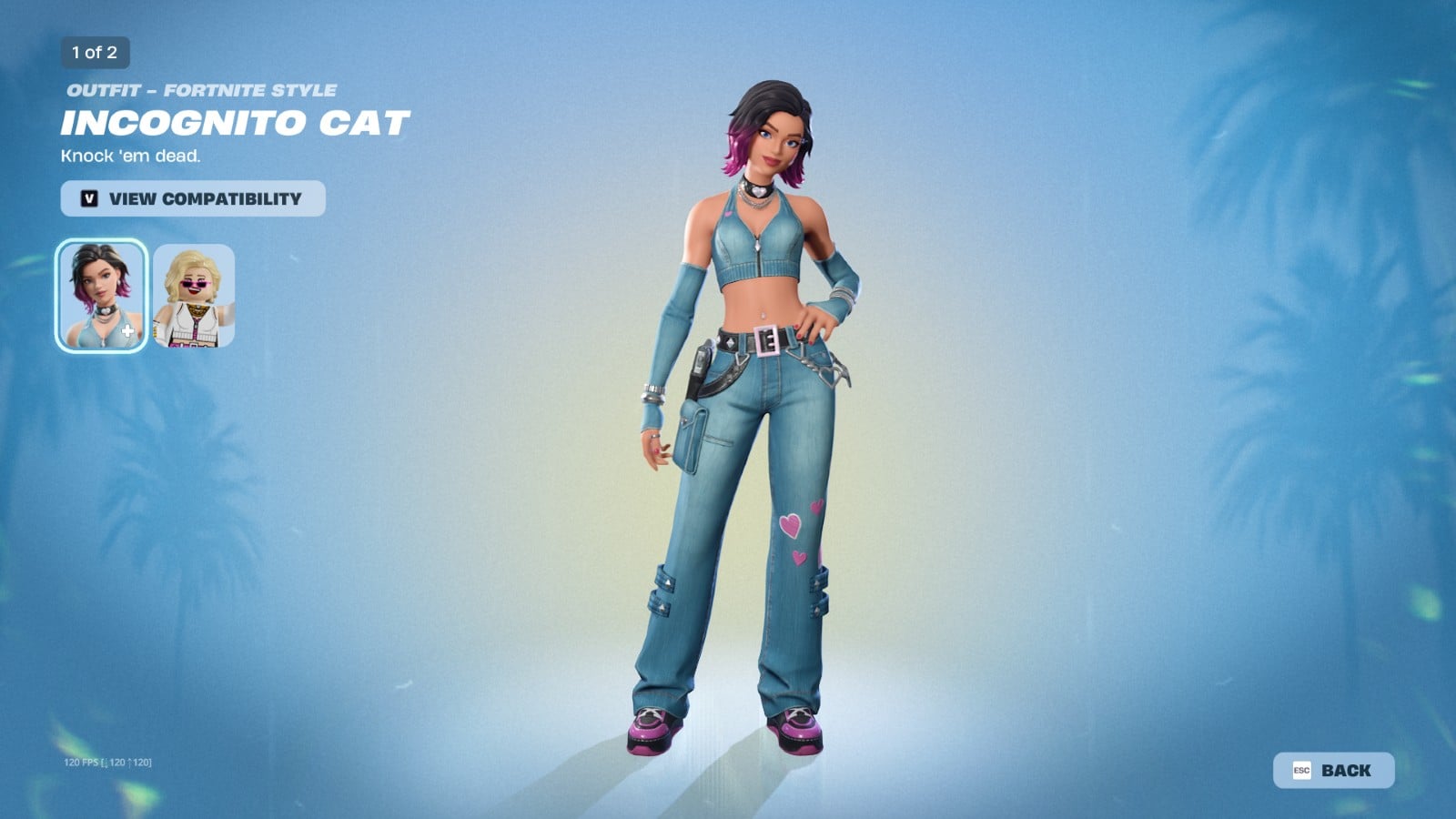Click the INCOGNITO CAT outfit title
The width and height of the screenshot is (1456, 819).
coord(236,122)
